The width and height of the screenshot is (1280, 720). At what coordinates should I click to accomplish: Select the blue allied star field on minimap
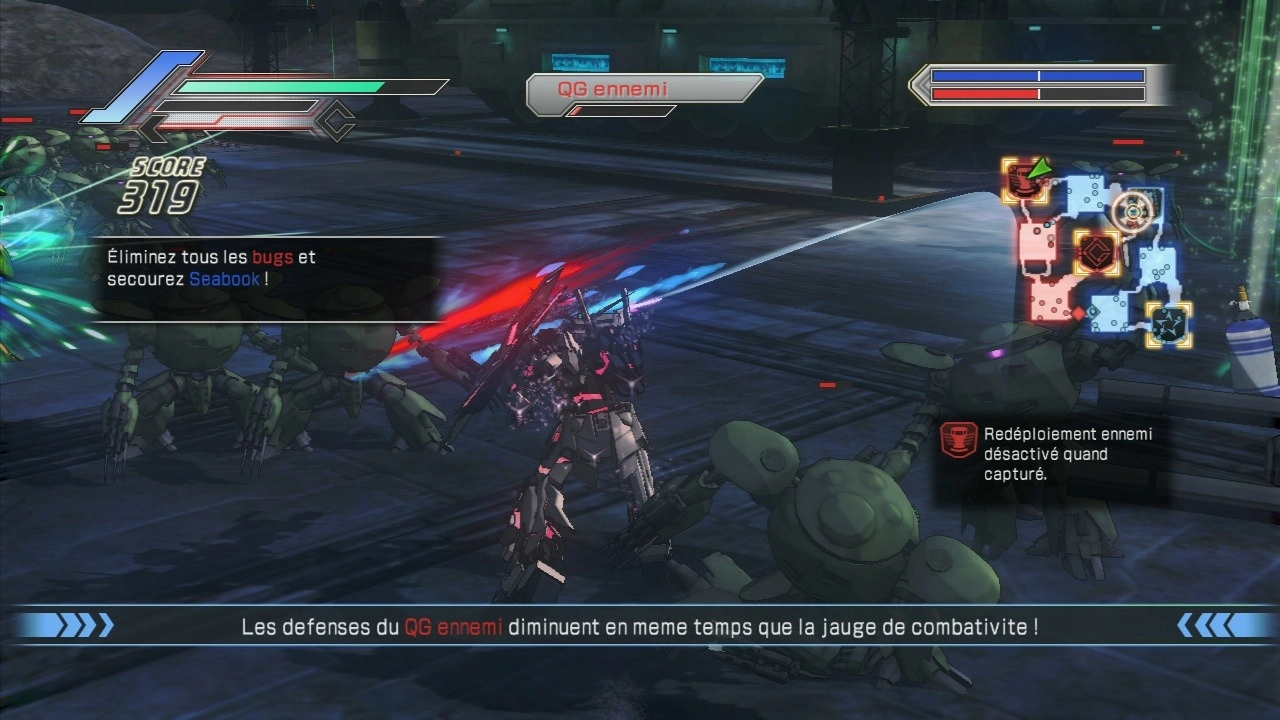point(1168,324)
